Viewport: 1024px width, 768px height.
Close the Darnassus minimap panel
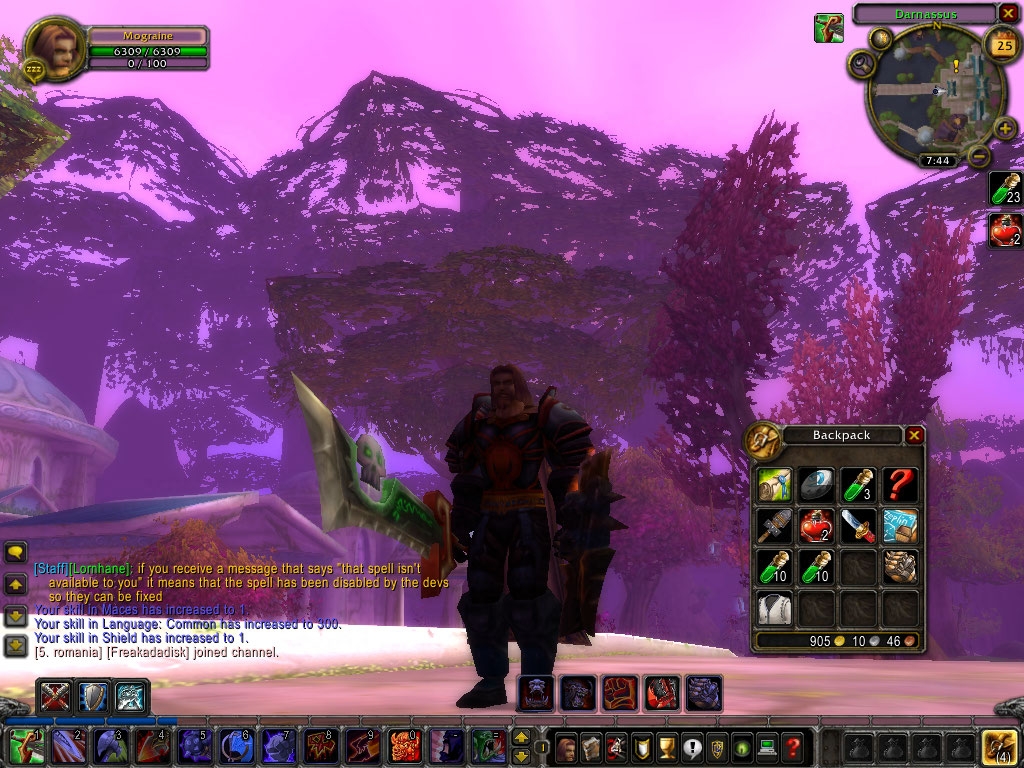point(1006,13)
